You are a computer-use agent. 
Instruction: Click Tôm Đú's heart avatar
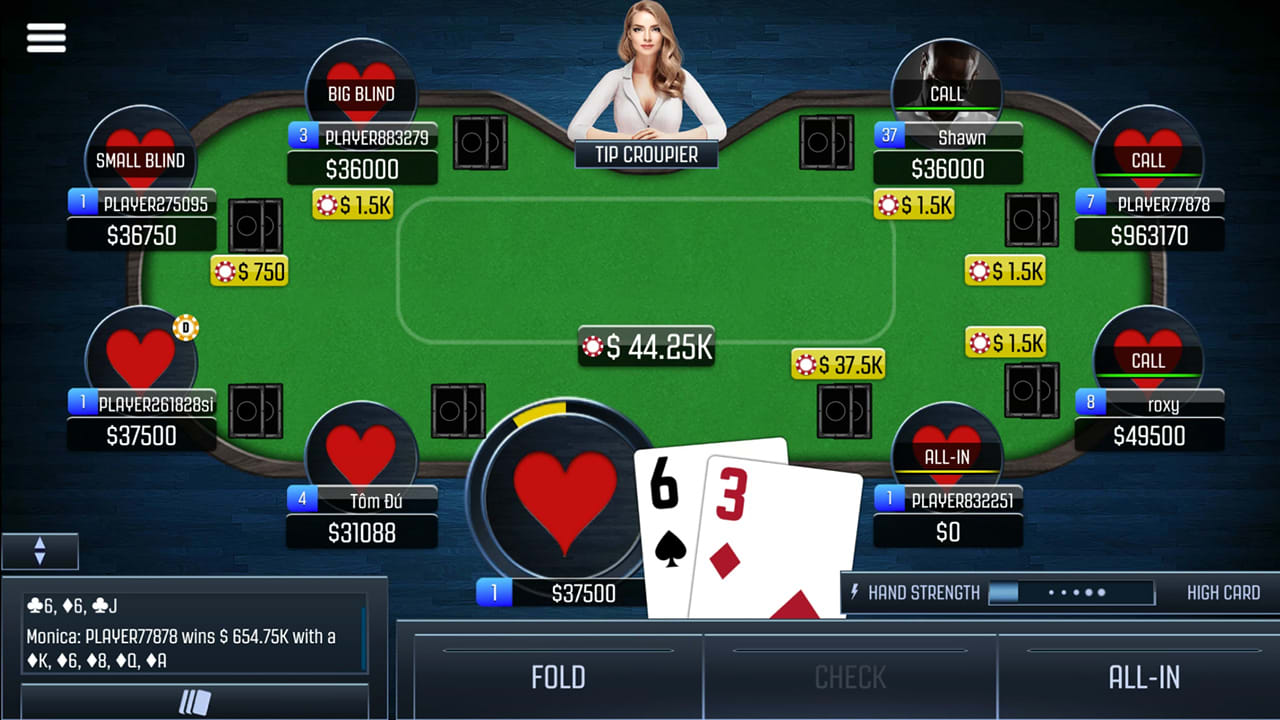362,445
